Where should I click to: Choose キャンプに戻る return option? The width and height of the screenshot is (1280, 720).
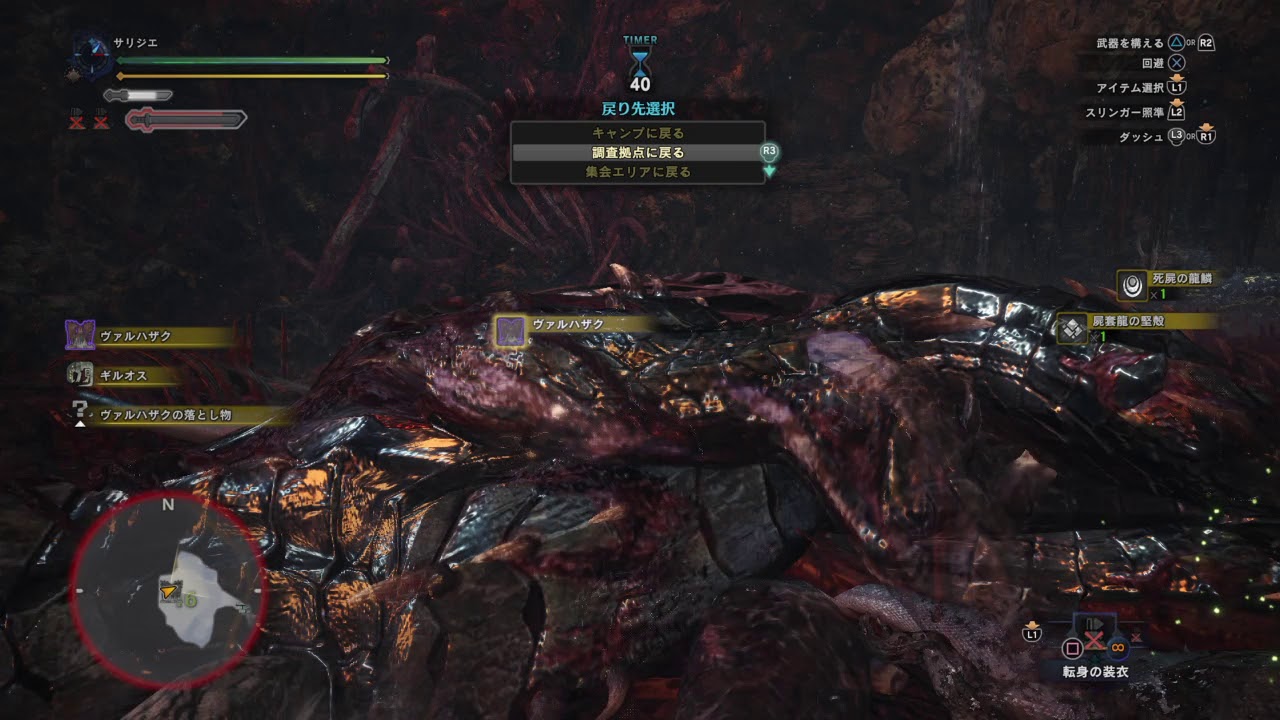[x=638, y=133]
